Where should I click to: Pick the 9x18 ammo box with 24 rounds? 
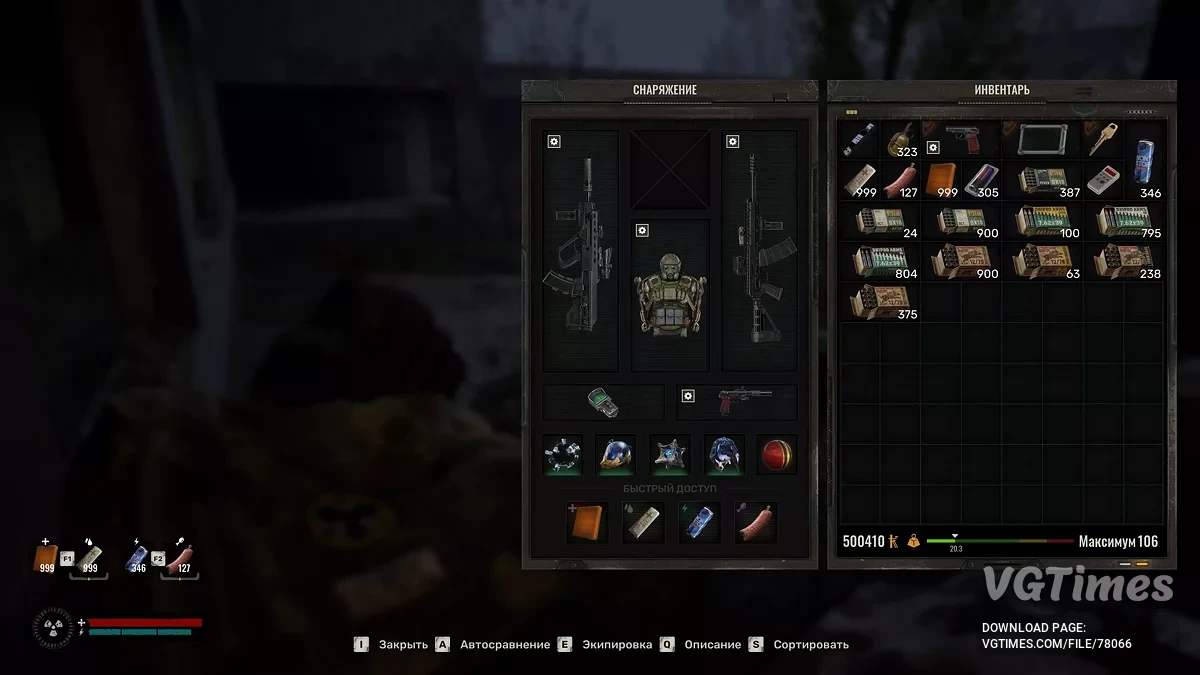click(879, 221)
